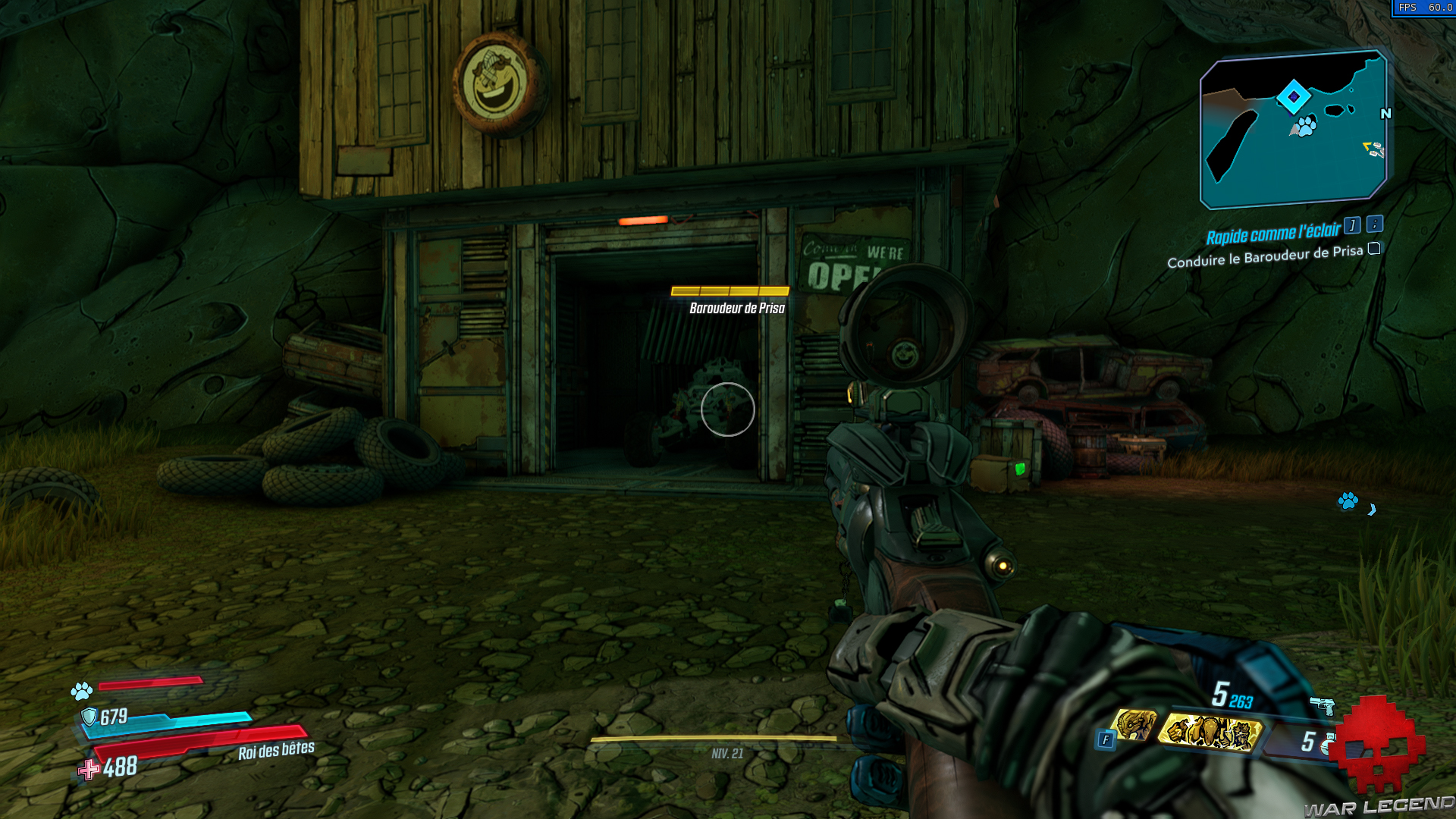Expand the diamond waypoint marker on the minimap
The image size is (1456, 819).
(1294, 96)
